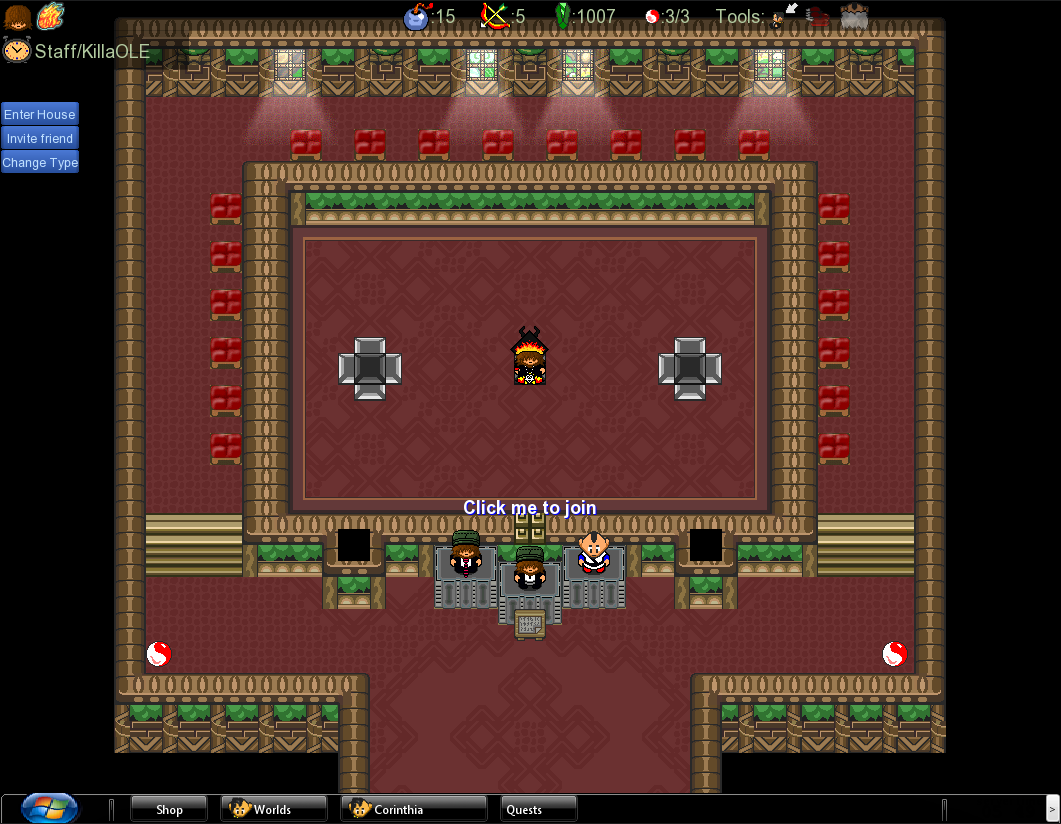This screenshot has height=824, width=1061.
Task: Open the Quests panel
Action: coord(538,809)
